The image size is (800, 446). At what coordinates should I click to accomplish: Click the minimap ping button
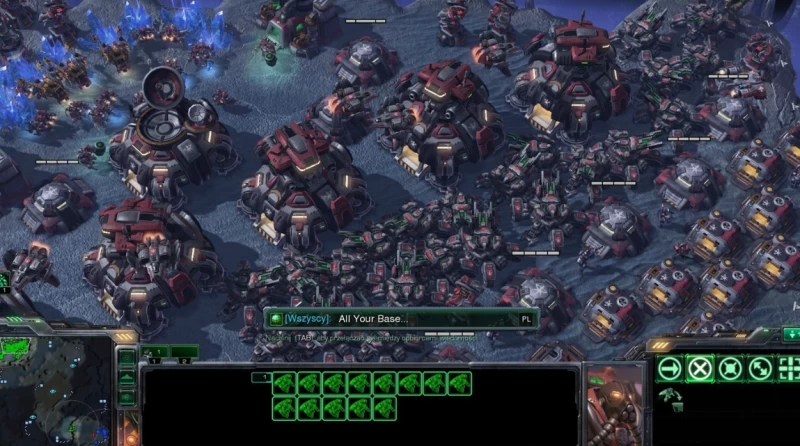[126, 358]
